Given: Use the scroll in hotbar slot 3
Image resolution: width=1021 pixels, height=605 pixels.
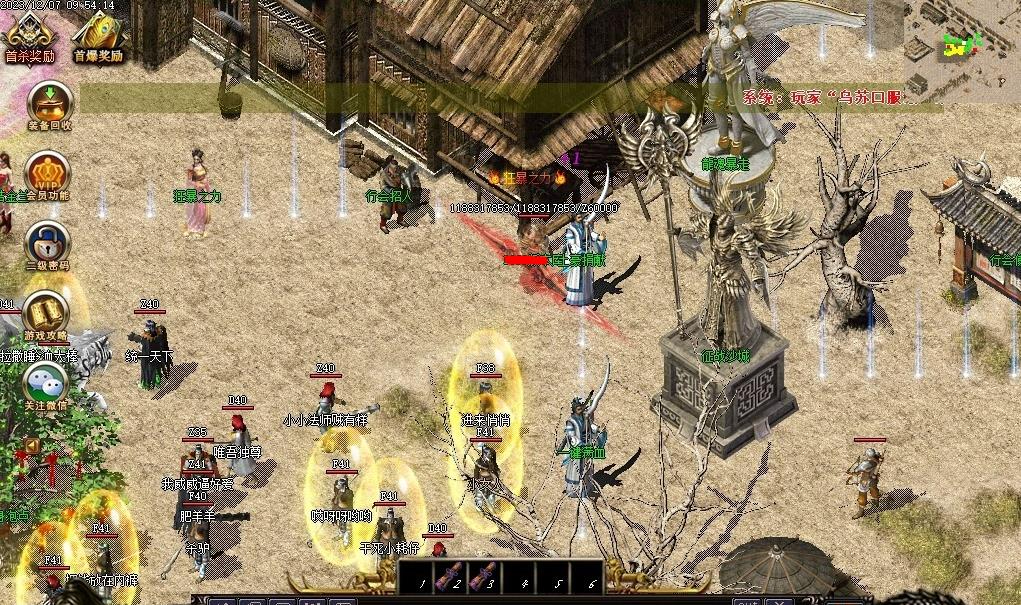Looking at the screenshot, I should pyautogui.click(x=486, y=577).
